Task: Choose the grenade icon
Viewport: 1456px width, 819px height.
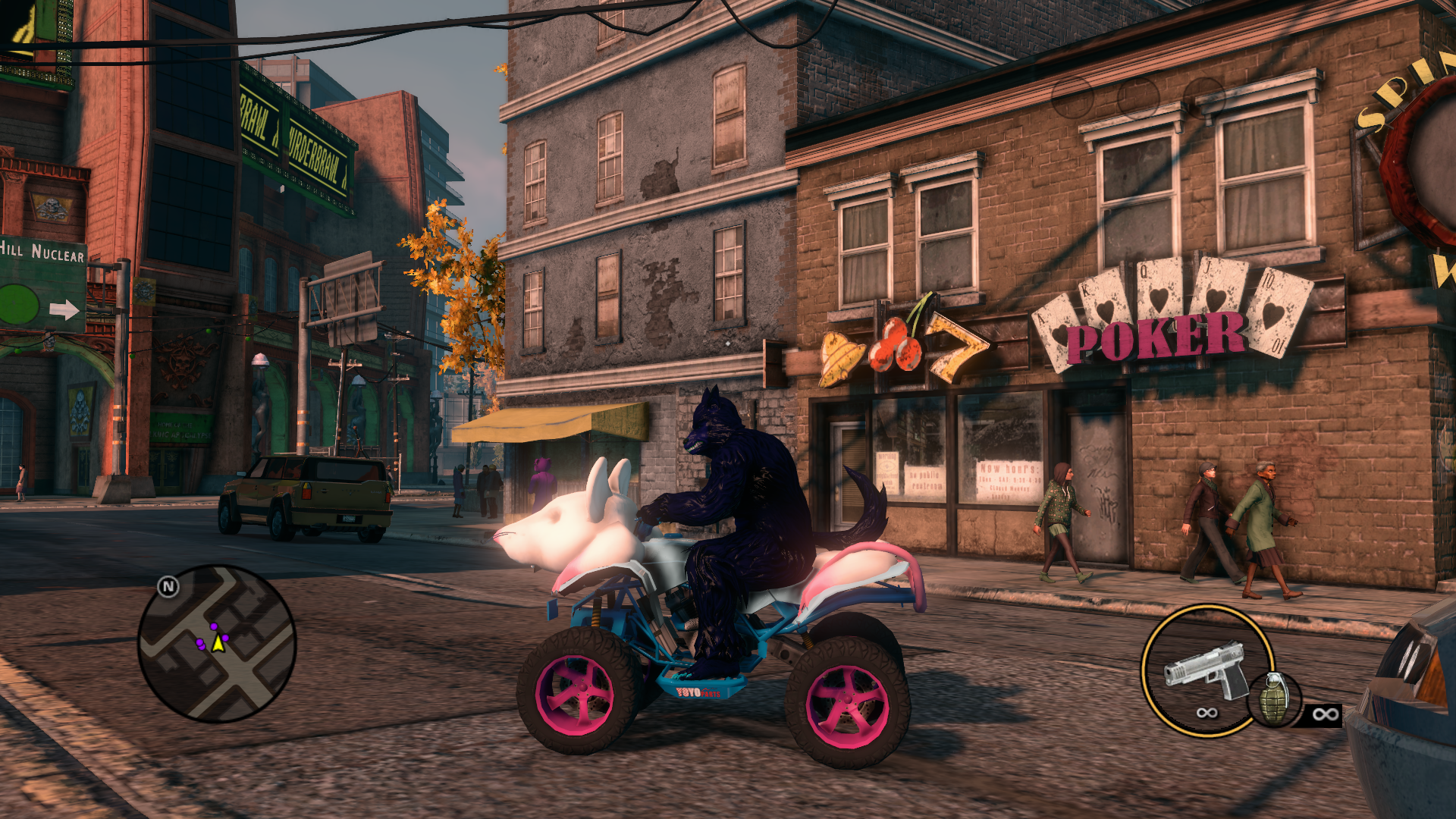Action: coord(1275,699)
